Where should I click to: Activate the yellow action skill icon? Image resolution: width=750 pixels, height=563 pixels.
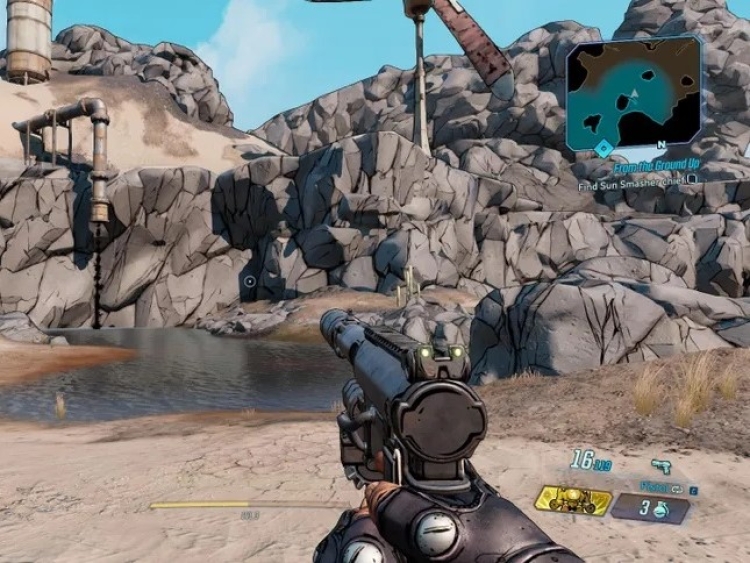[x=573, y=500]
